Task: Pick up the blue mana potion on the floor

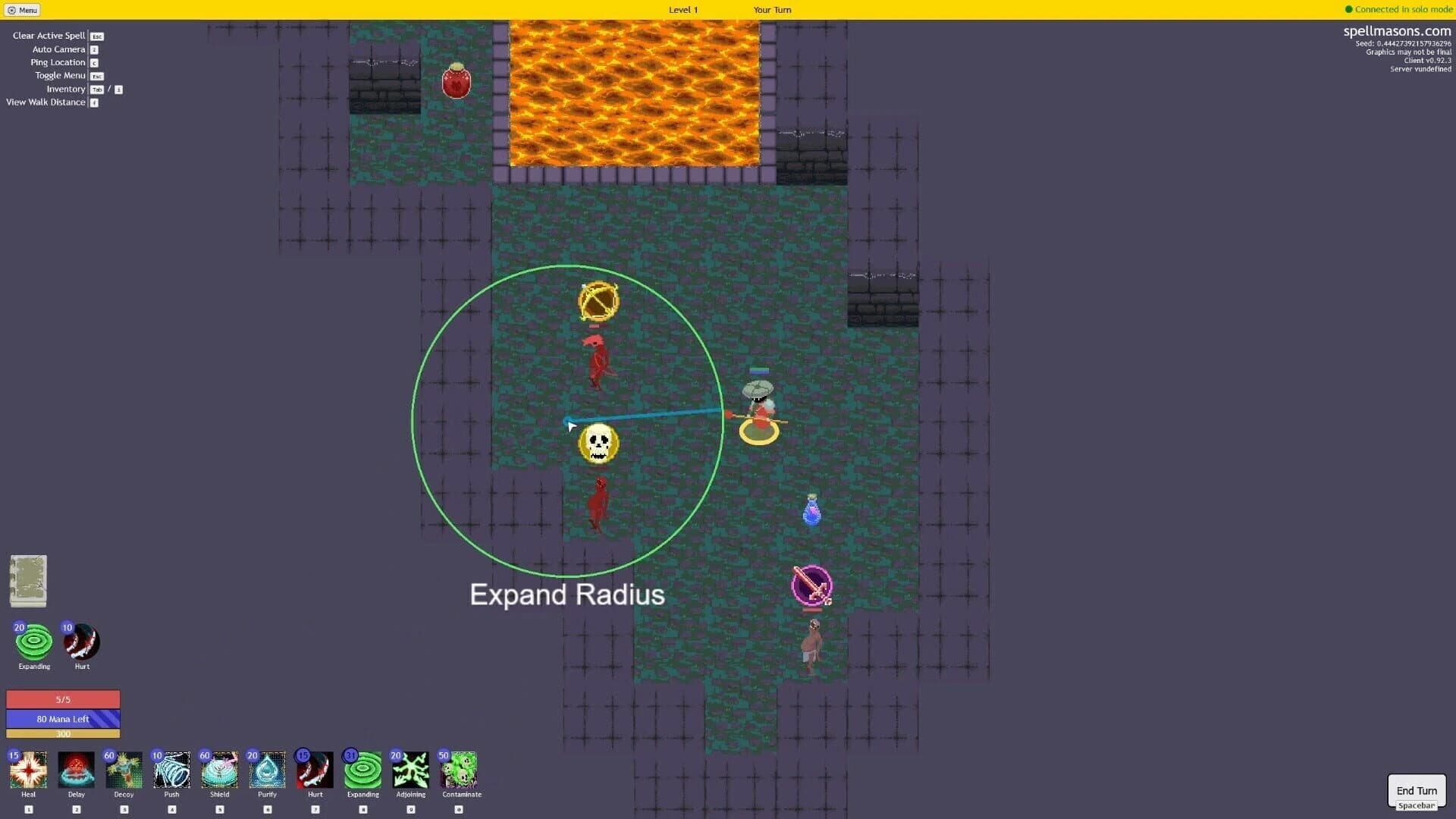Action: click(811, 510)
